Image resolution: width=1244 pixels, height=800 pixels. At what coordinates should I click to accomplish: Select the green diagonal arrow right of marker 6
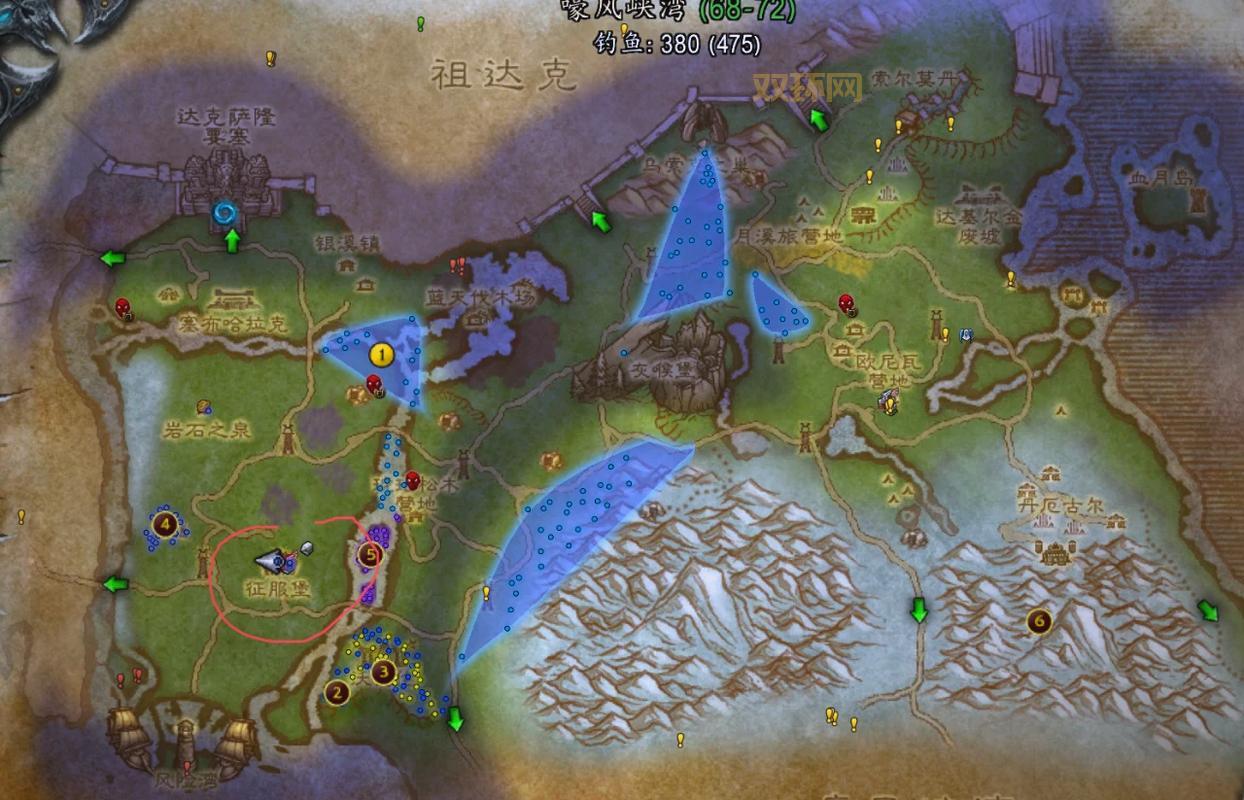[x=1208, y=610]
